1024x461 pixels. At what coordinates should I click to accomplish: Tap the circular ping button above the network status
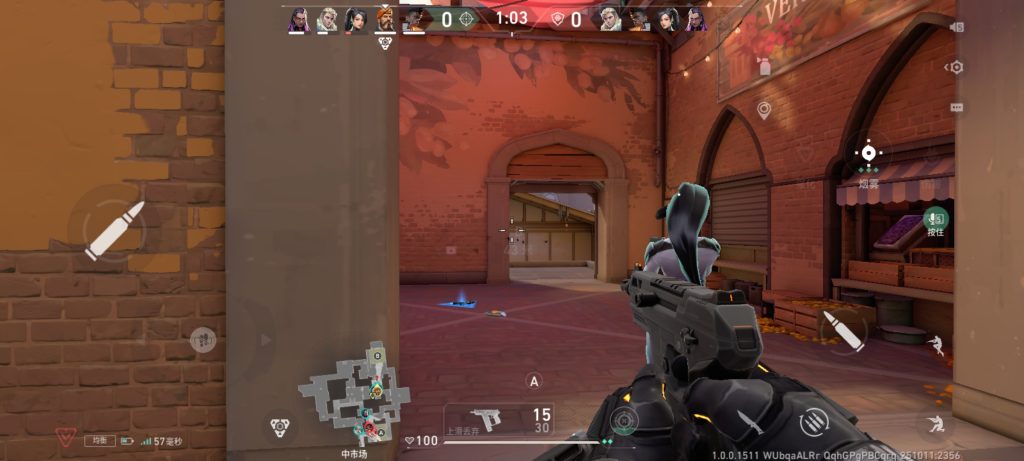(x=203, y=340)
